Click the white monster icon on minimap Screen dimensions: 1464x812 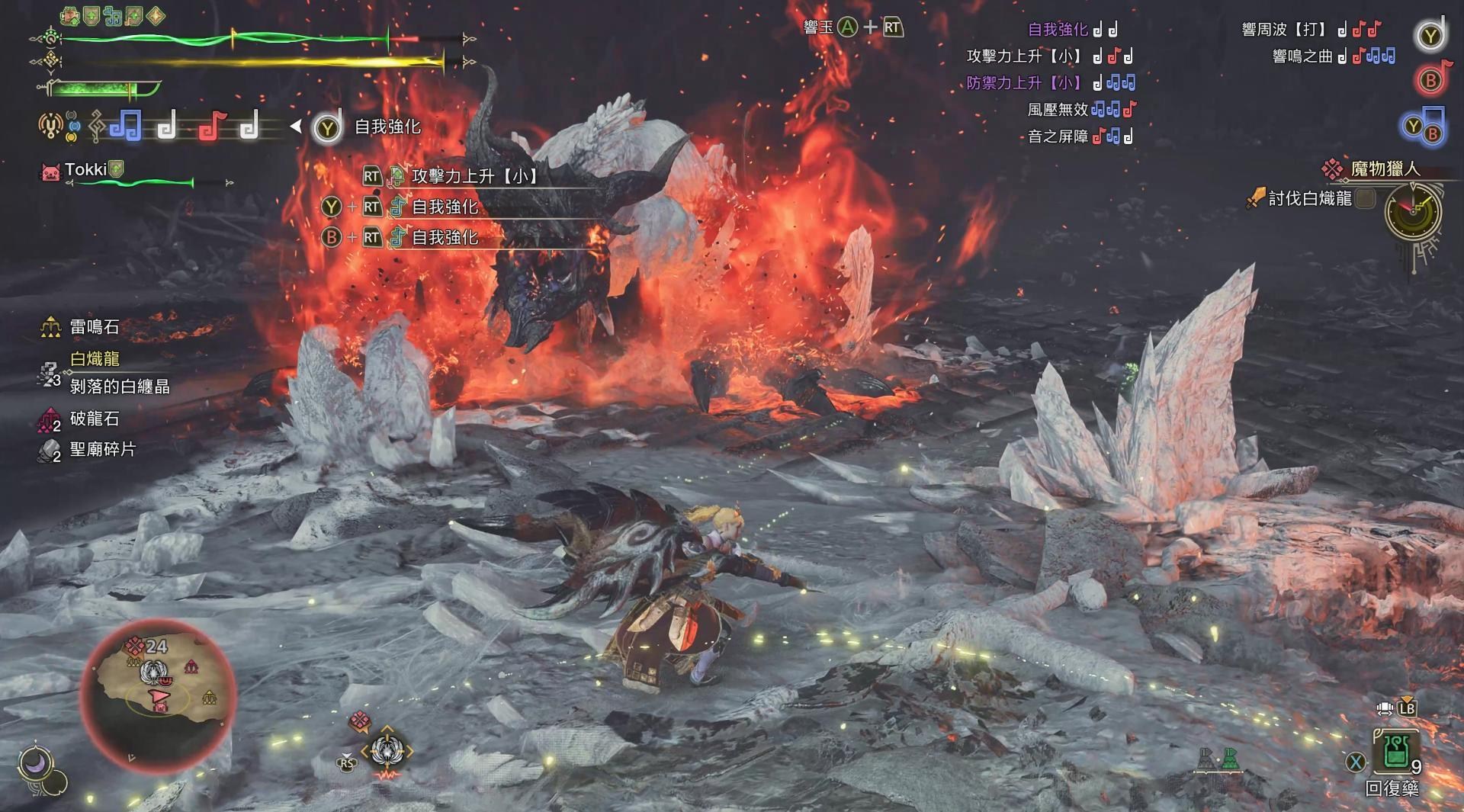coord(154,672)
